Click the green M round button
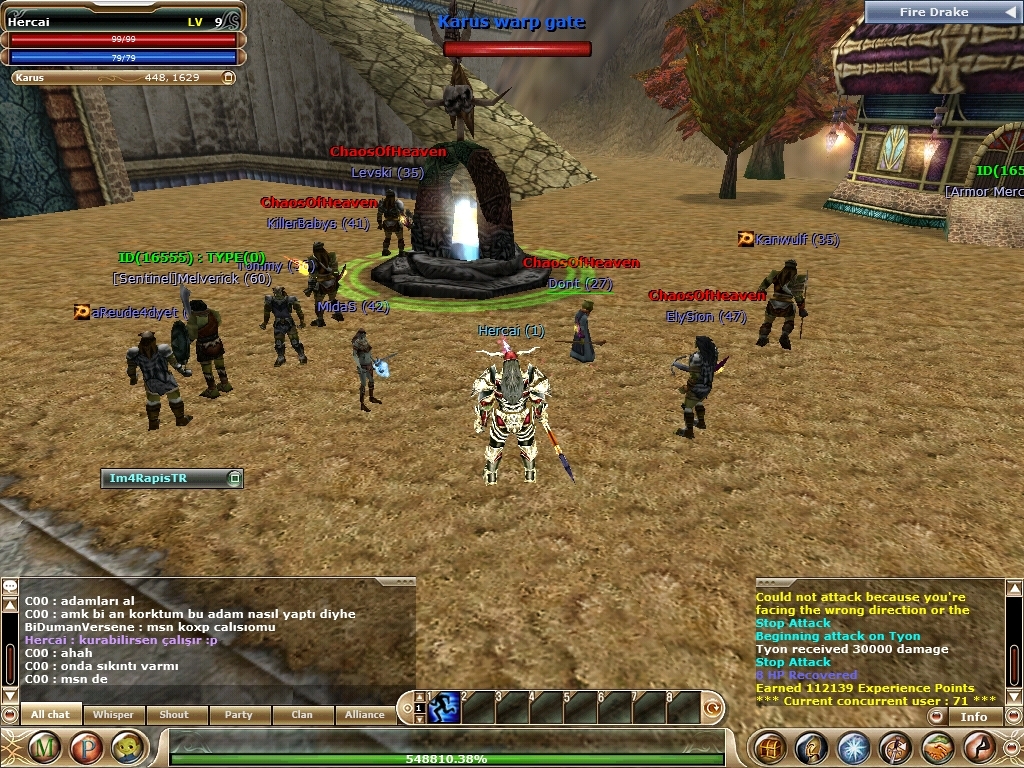This screenshot has height=768, width=1024. pyautogui.click(x=45, y=747)
